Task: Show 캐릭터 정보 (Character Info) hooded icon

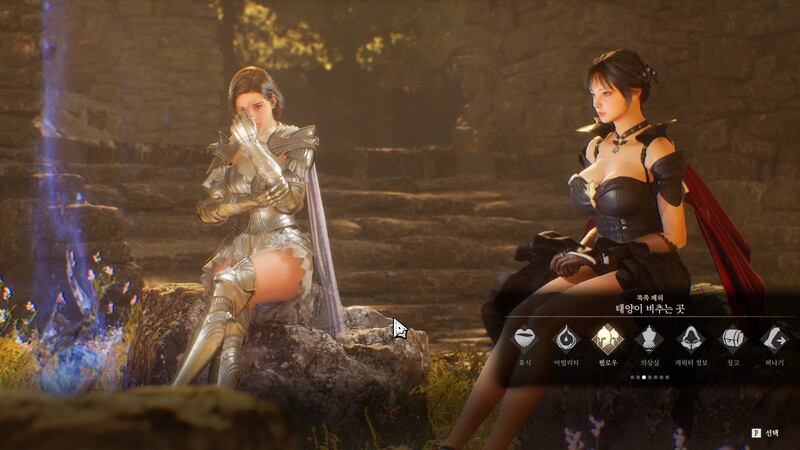Action: [692, 338]
